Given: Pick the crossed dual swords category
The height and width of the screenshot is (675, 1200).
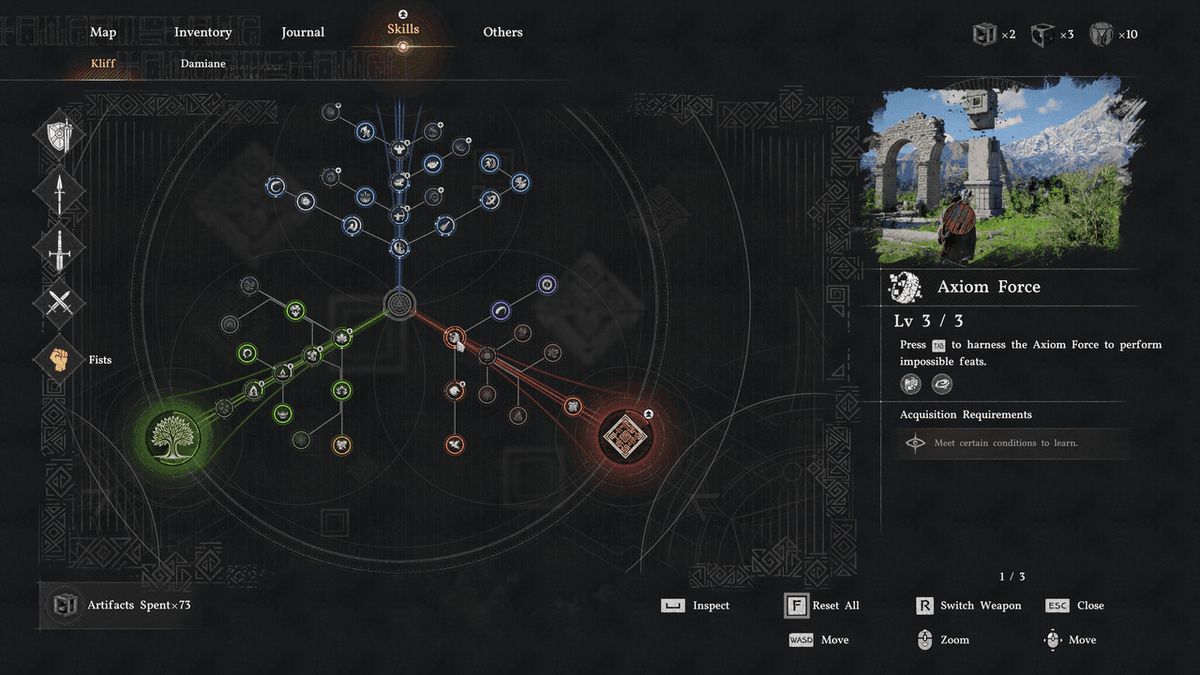Looking at the screenshot, I should click(x=60, y=302).
